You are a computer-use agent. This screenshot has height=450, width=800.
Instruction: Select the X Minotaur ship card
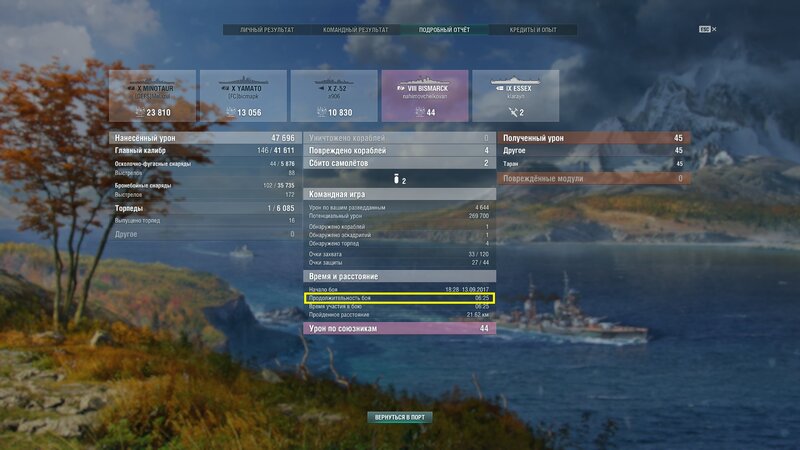point(150,96)
